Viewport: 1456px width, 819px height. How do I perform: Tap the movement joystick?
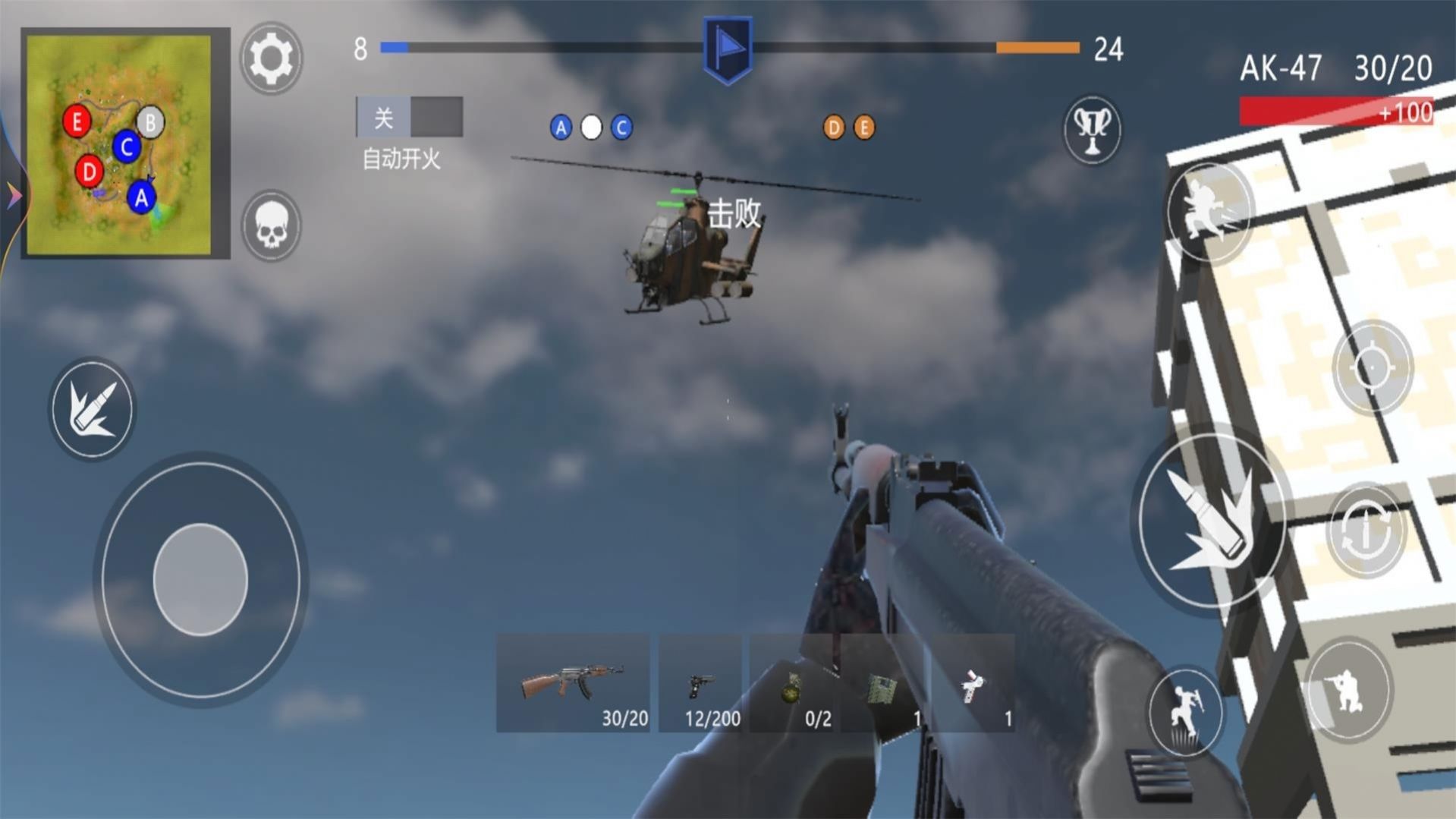[200, 579]
